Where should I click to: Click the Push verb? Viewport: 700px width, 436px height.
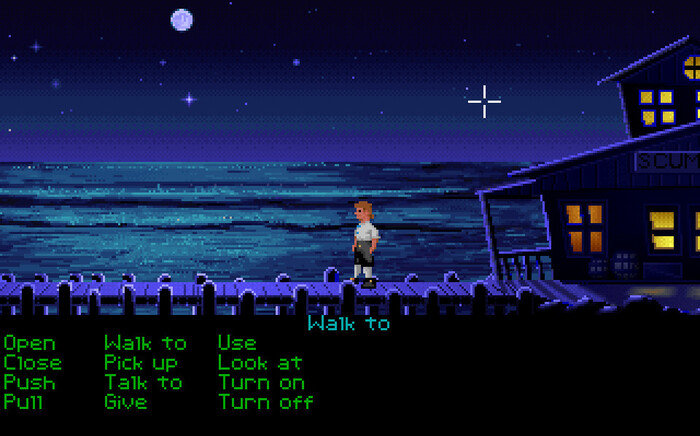click(x=29, y=383)
